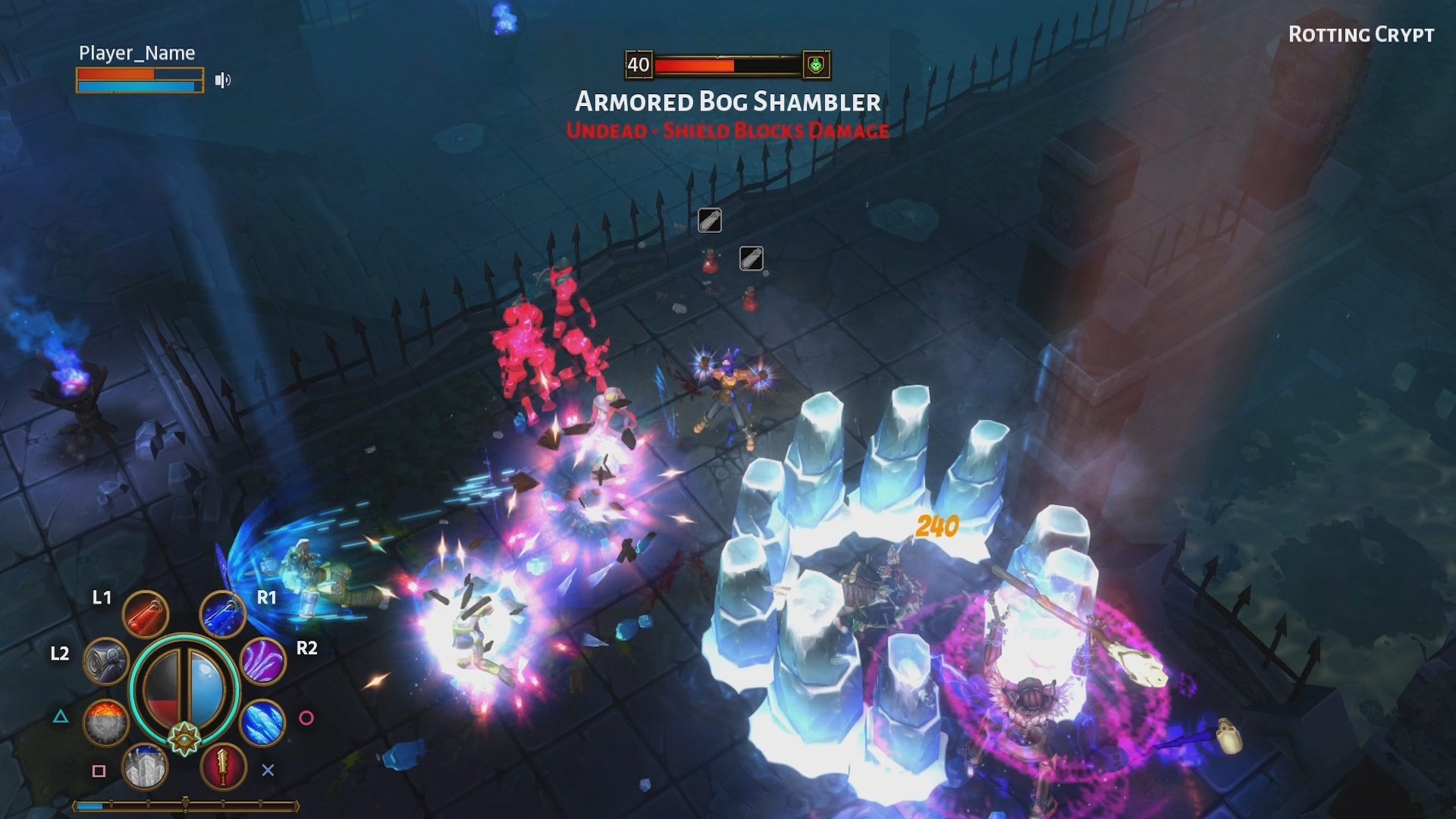This screenshot has width=1456, height=819.
Task: Click the green poison skull on boss bar
Action: 815,65
